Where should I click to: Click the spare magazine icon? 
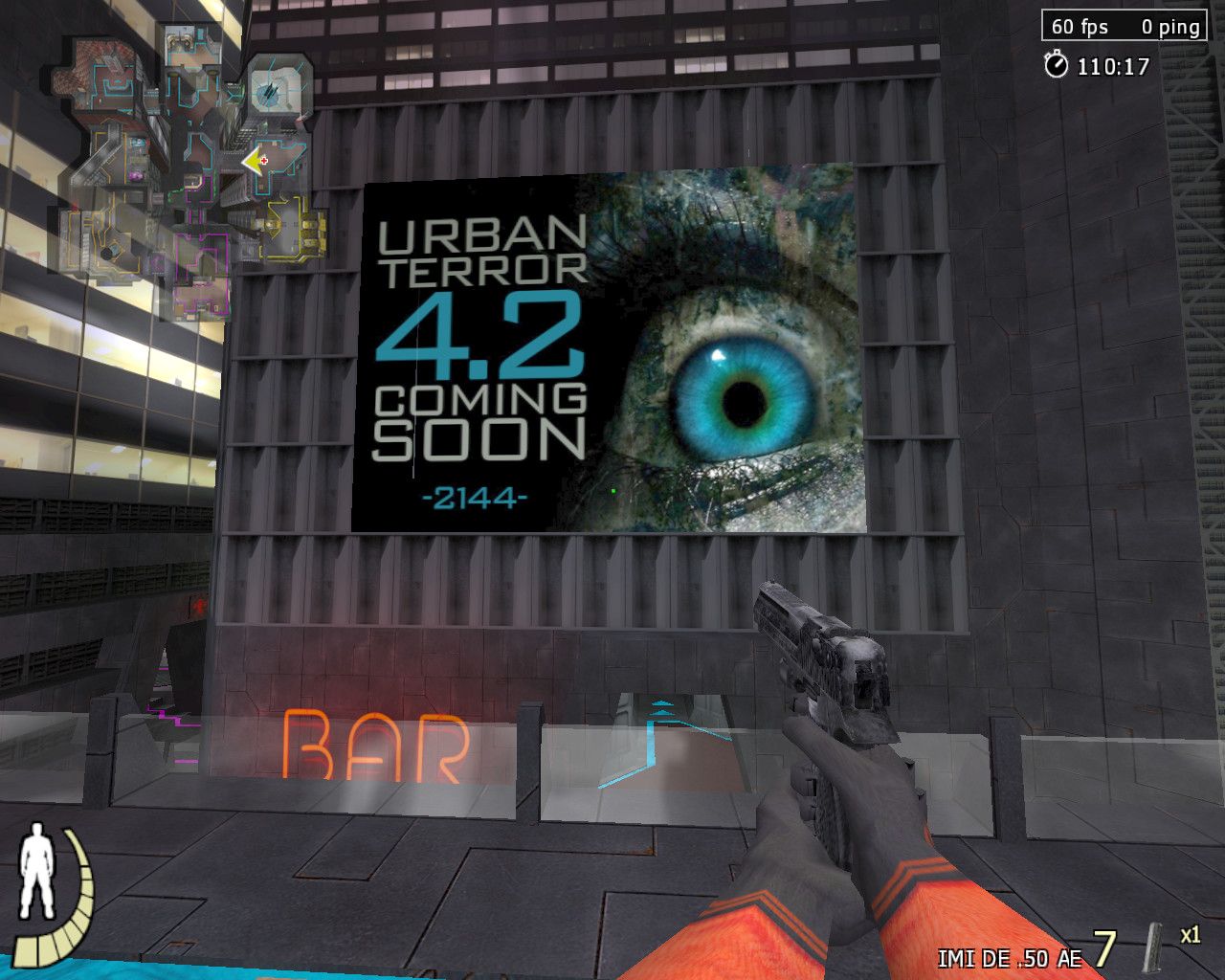1155,947
